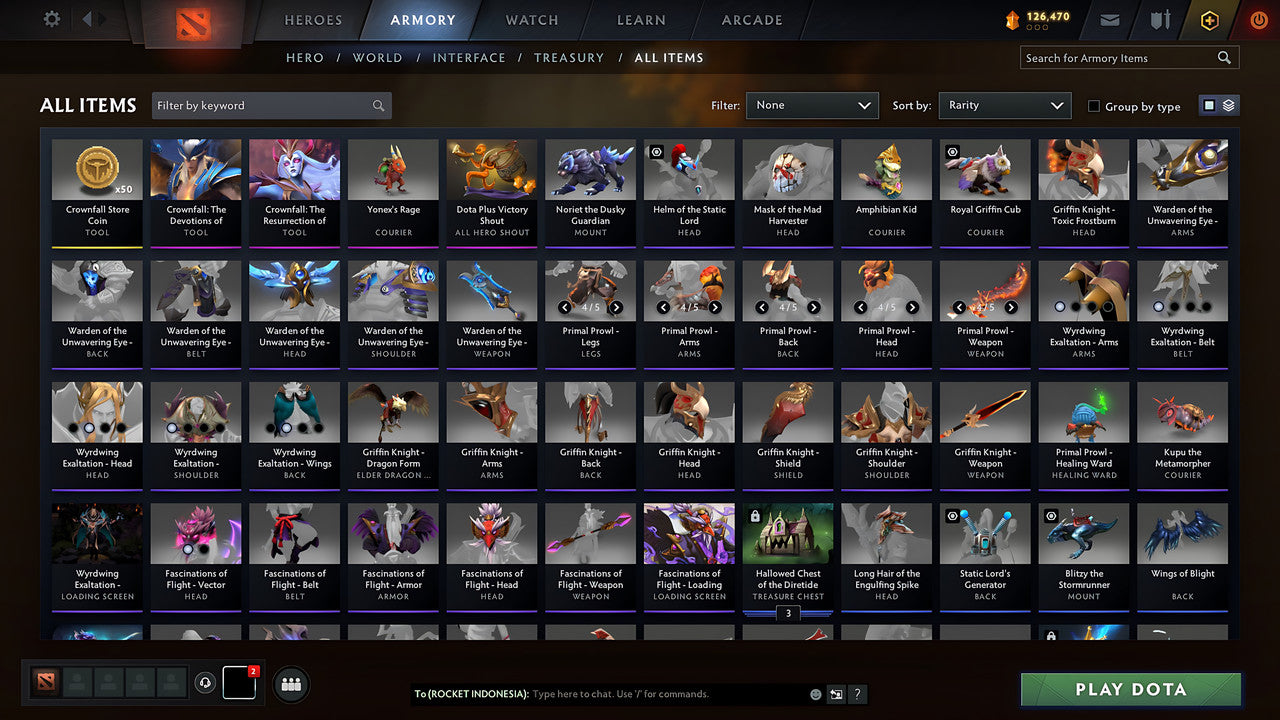
Task: Open the Filter dropdown set to None
Action: 811,105
